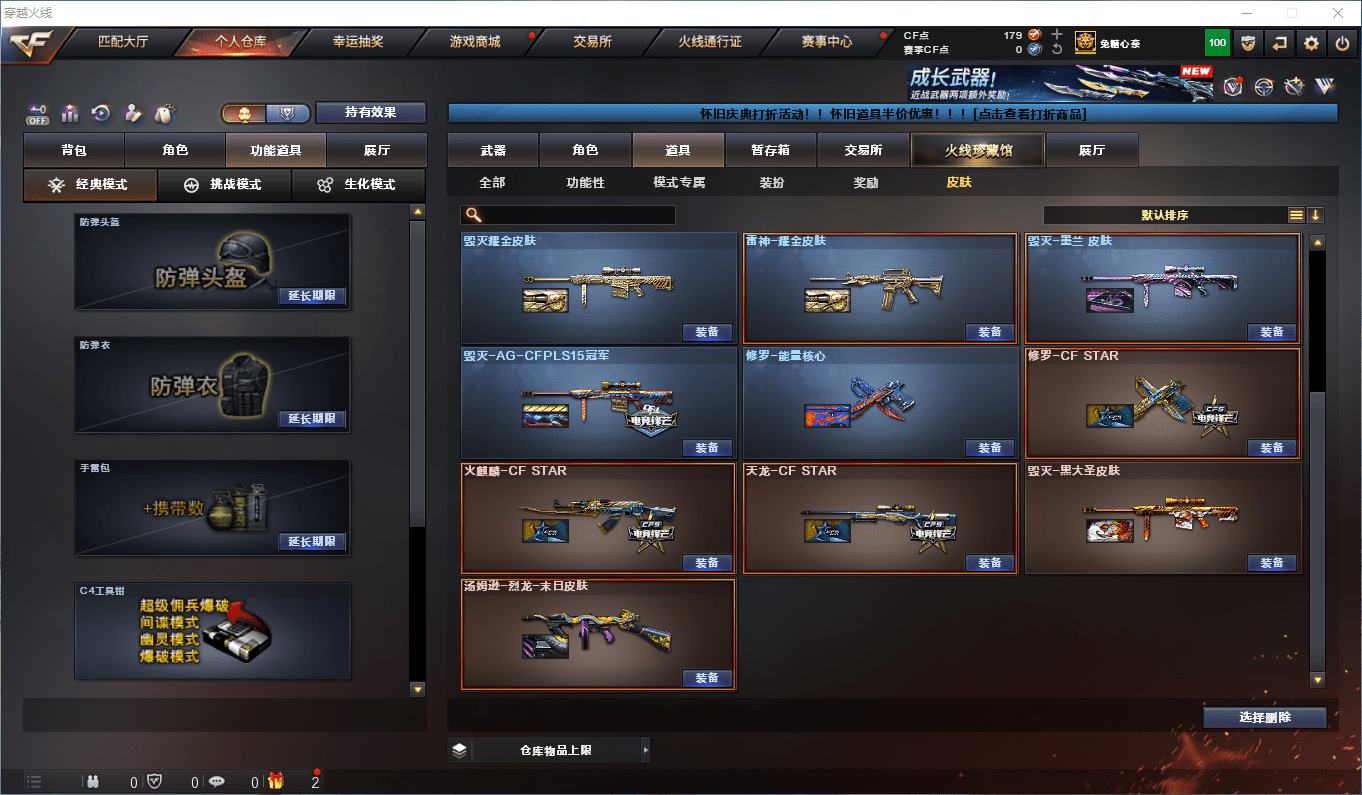Extend the 防弹衣 body armor duration
The width and height of the screenshot is (1362, 795).
[312, 419]
